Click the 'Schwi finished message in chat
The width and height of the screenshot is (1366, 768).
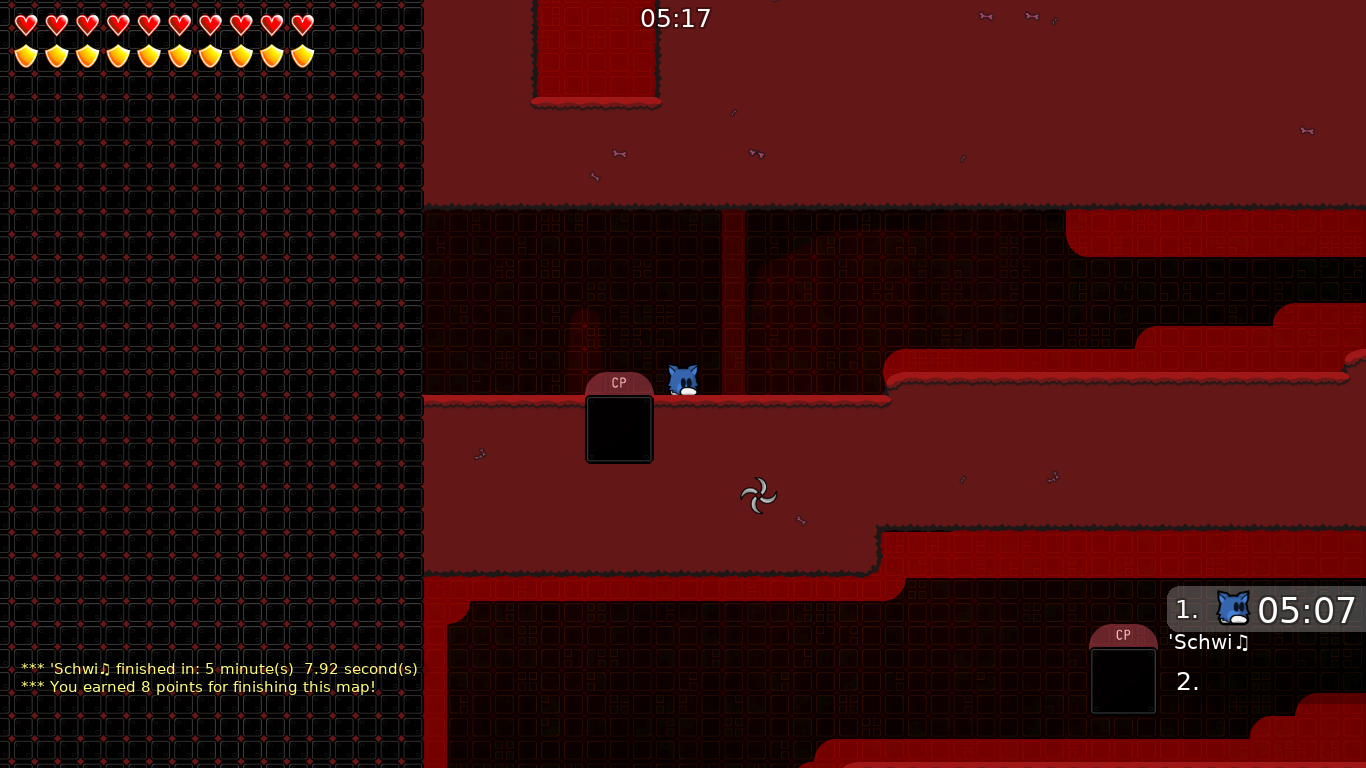218,669
